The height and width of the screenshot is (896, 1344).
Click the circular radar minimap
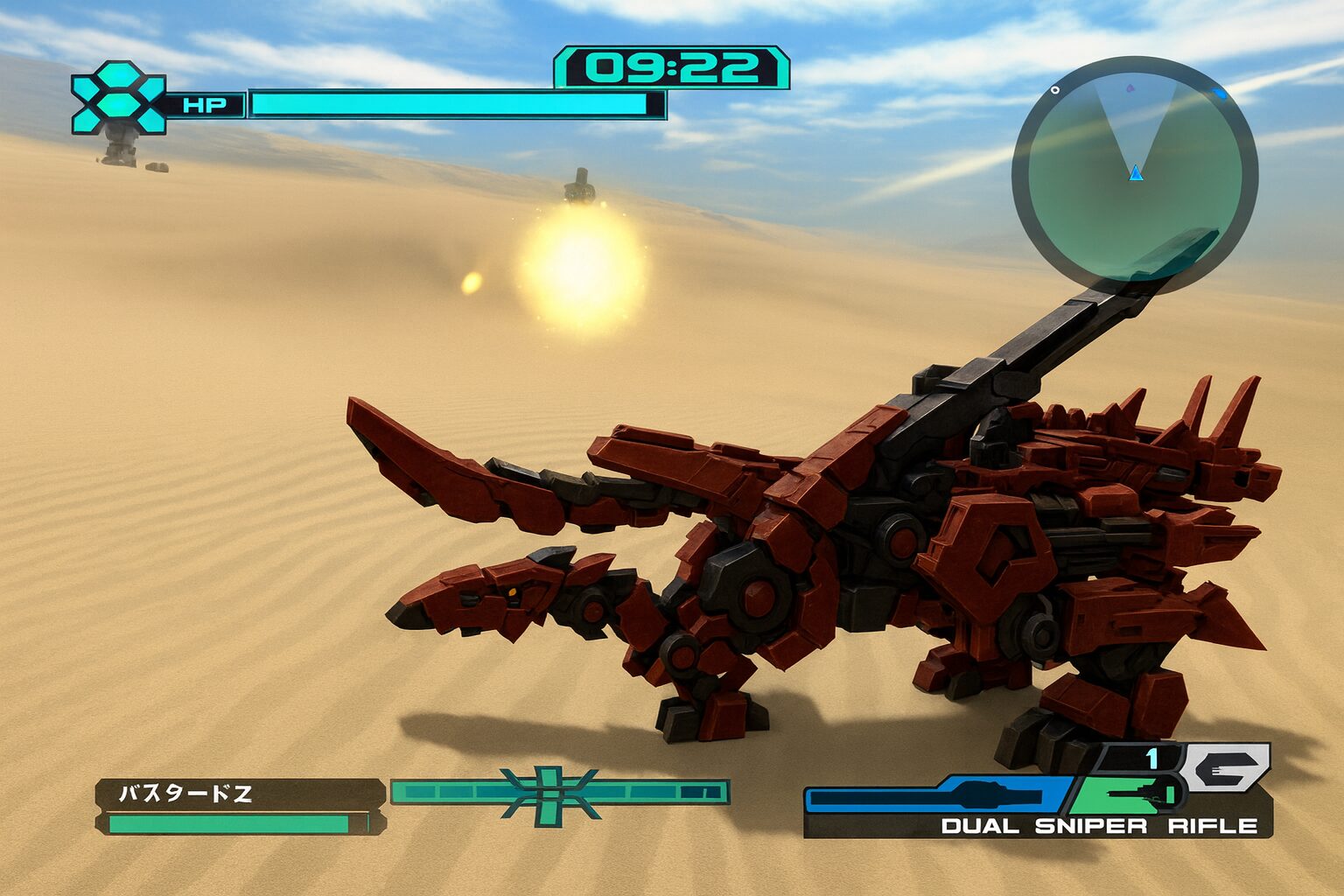[x=1135, y=175]
